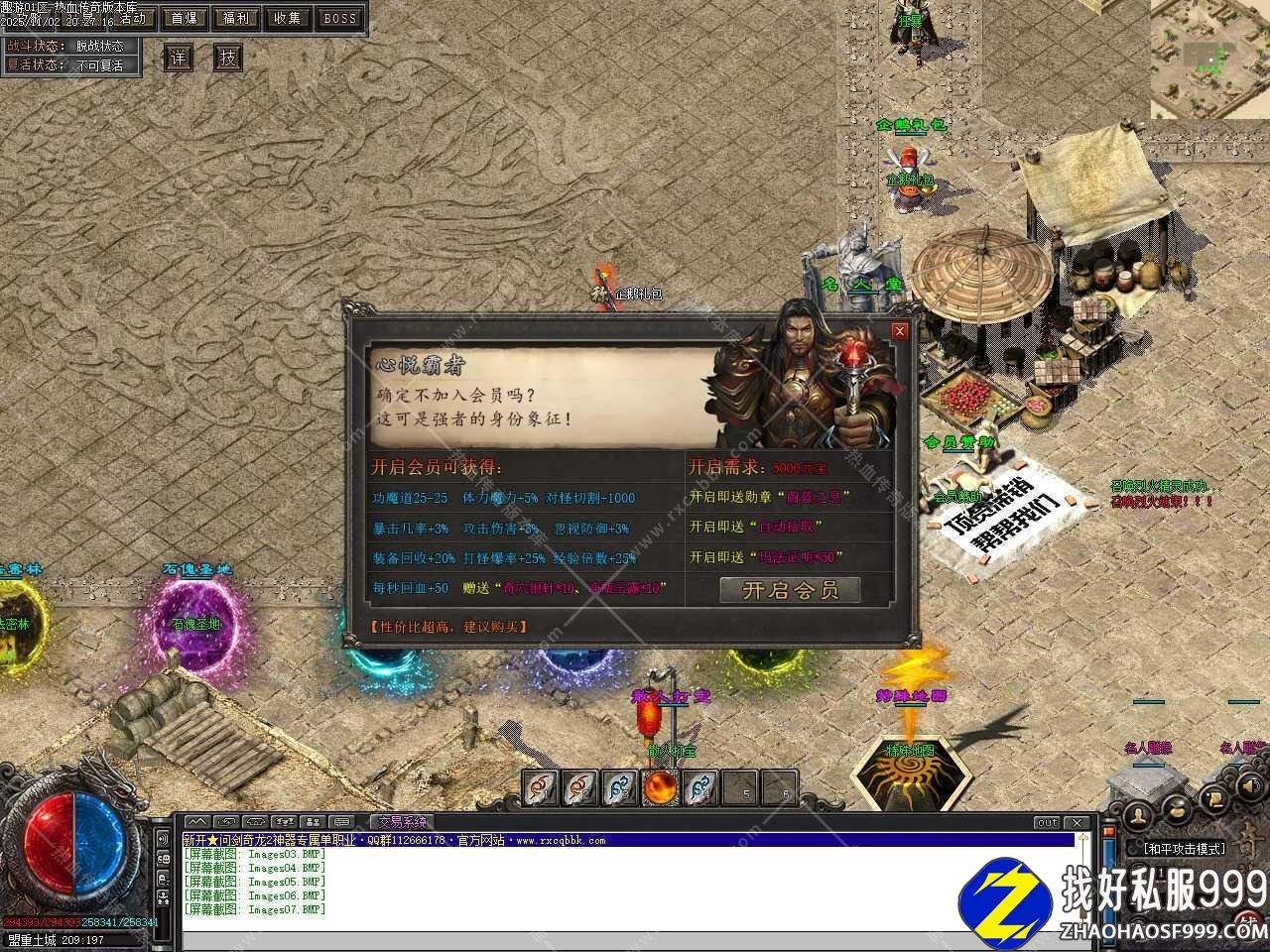Click the 技 skills button

(x=228, y=58)
